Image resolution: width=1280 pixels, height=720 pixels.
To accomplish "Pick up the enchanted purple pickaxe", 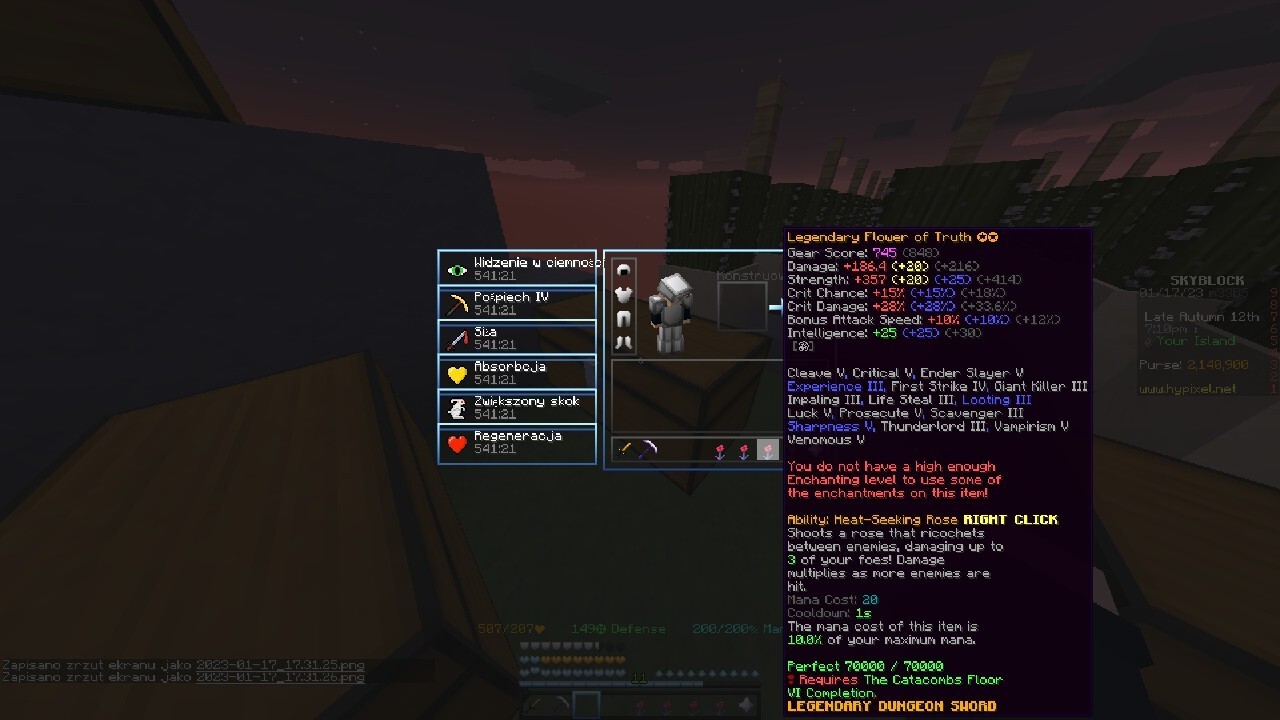I will 648,449.
